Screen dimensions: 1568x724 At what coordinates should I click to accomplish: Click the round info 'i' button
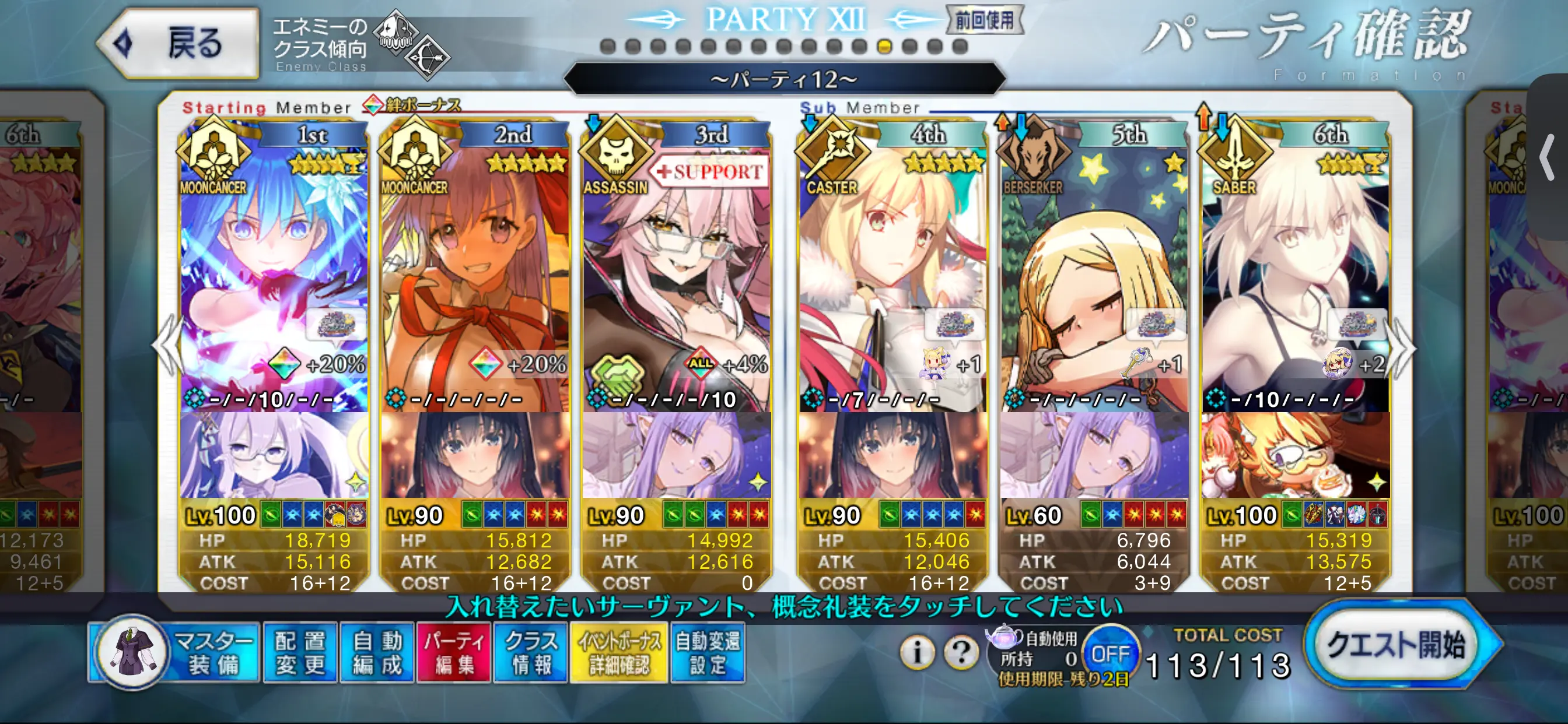pos(916,653)
